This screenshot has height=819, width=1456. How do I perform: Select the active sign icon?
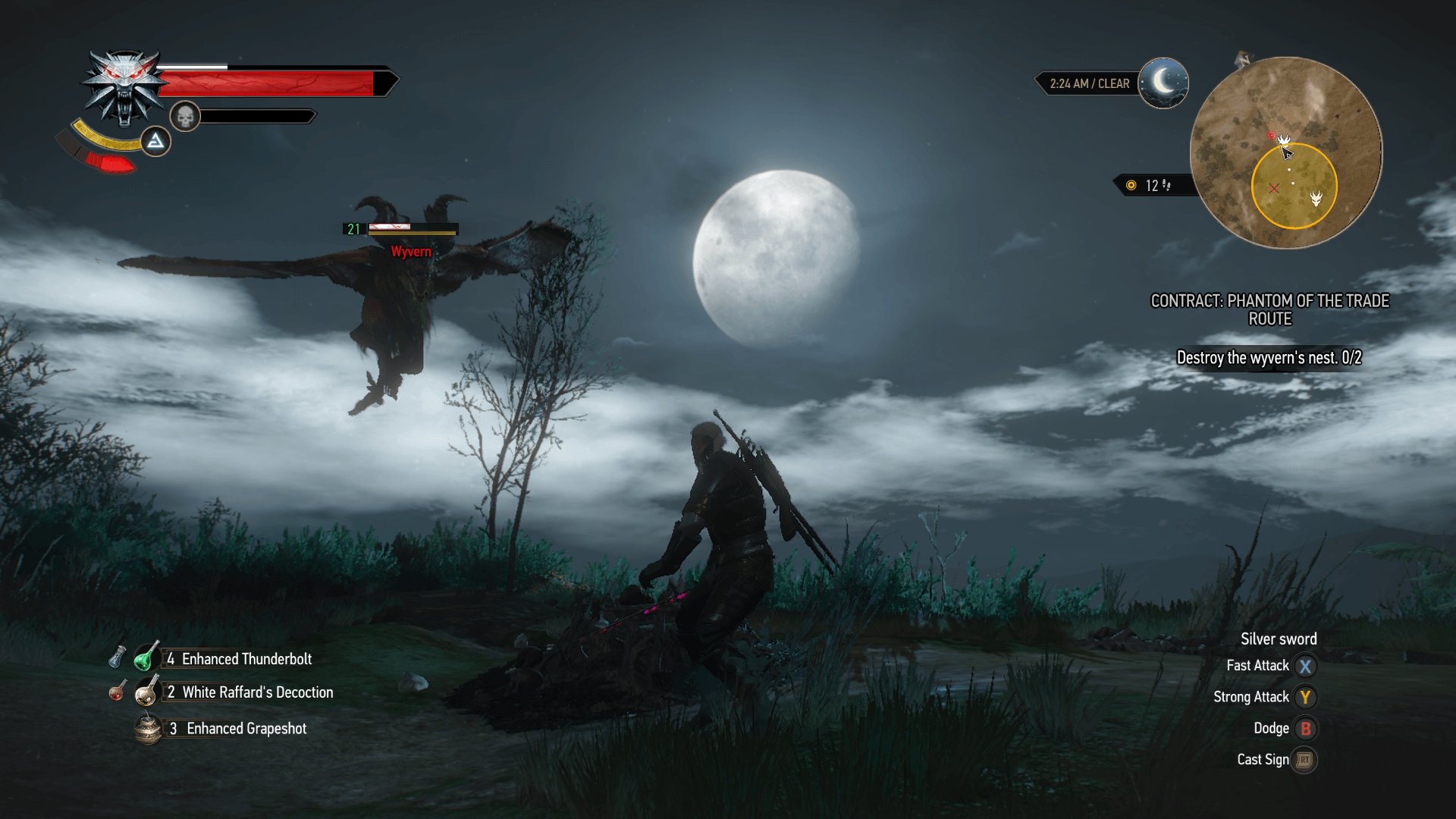155,141
